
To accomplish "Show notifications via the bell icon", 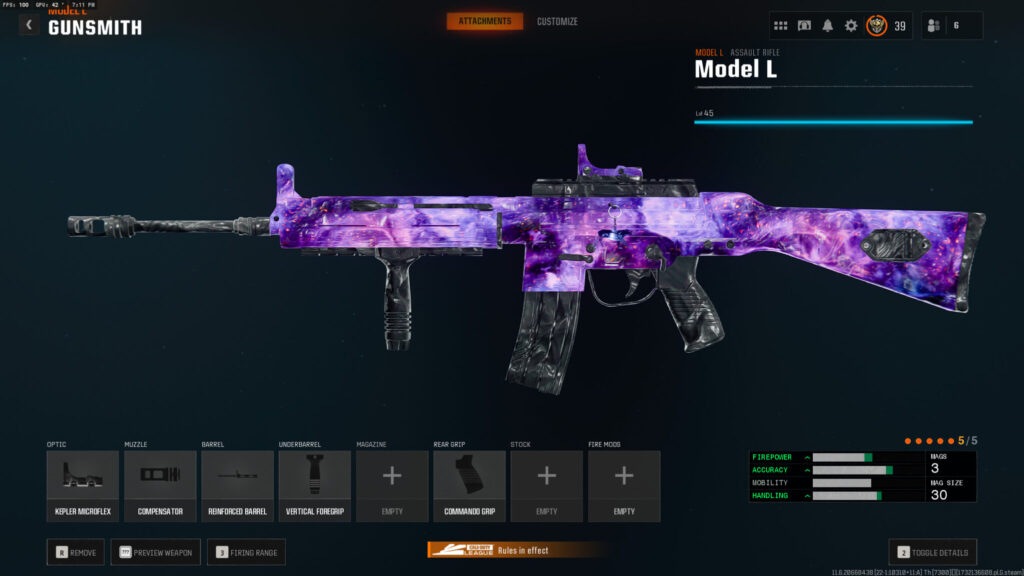I will [x=828, y=26].
